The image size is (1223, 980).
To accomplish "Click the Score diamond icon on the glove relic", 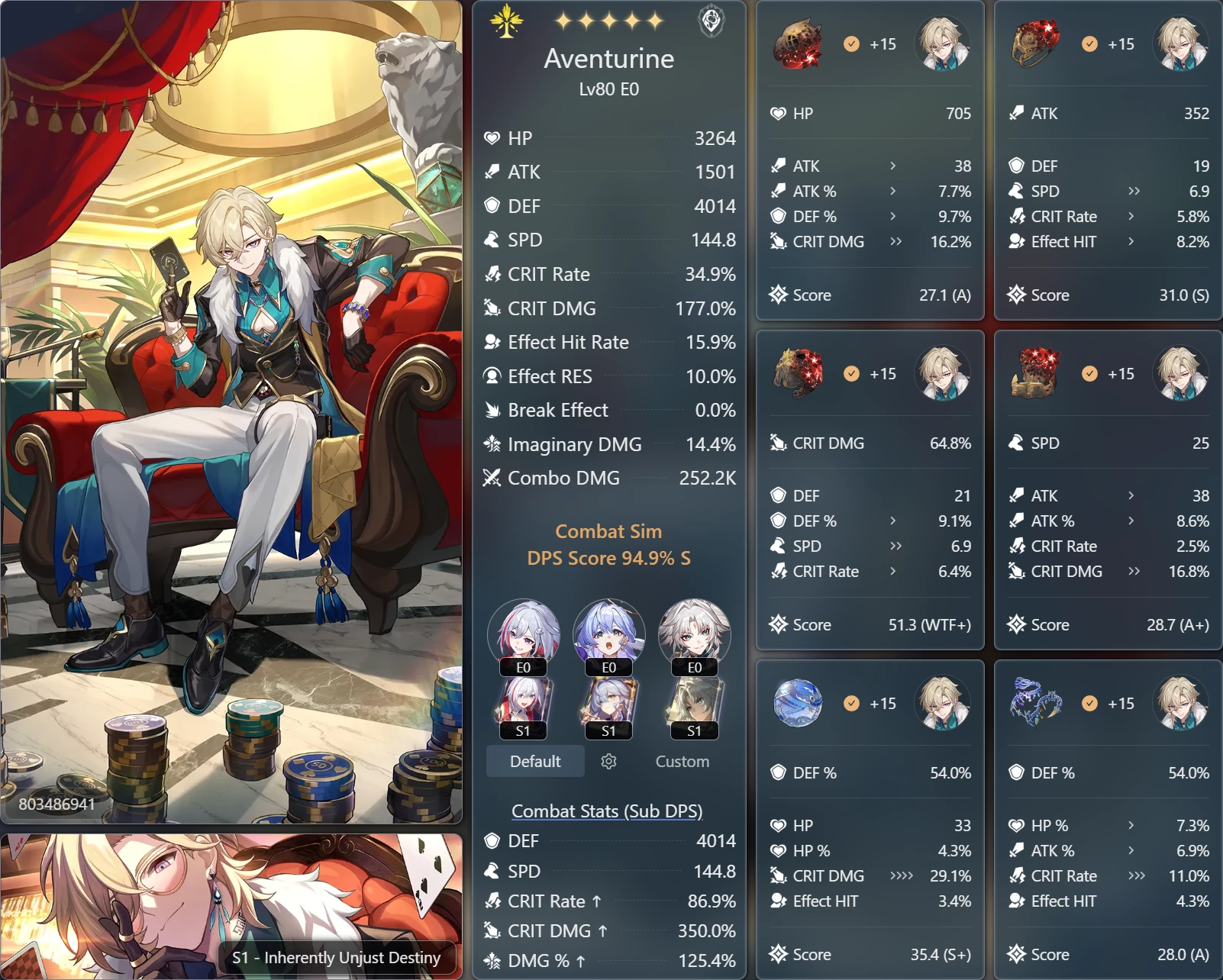I will 1015,295.
